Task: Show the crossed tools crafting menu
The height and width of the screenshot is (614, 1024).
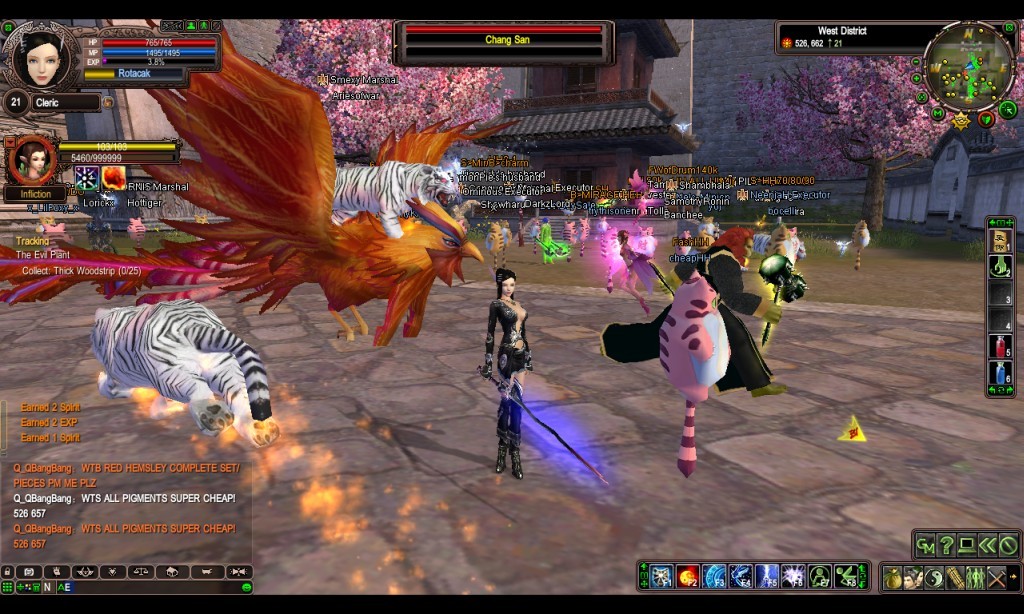Action: (x=996, y=577)
